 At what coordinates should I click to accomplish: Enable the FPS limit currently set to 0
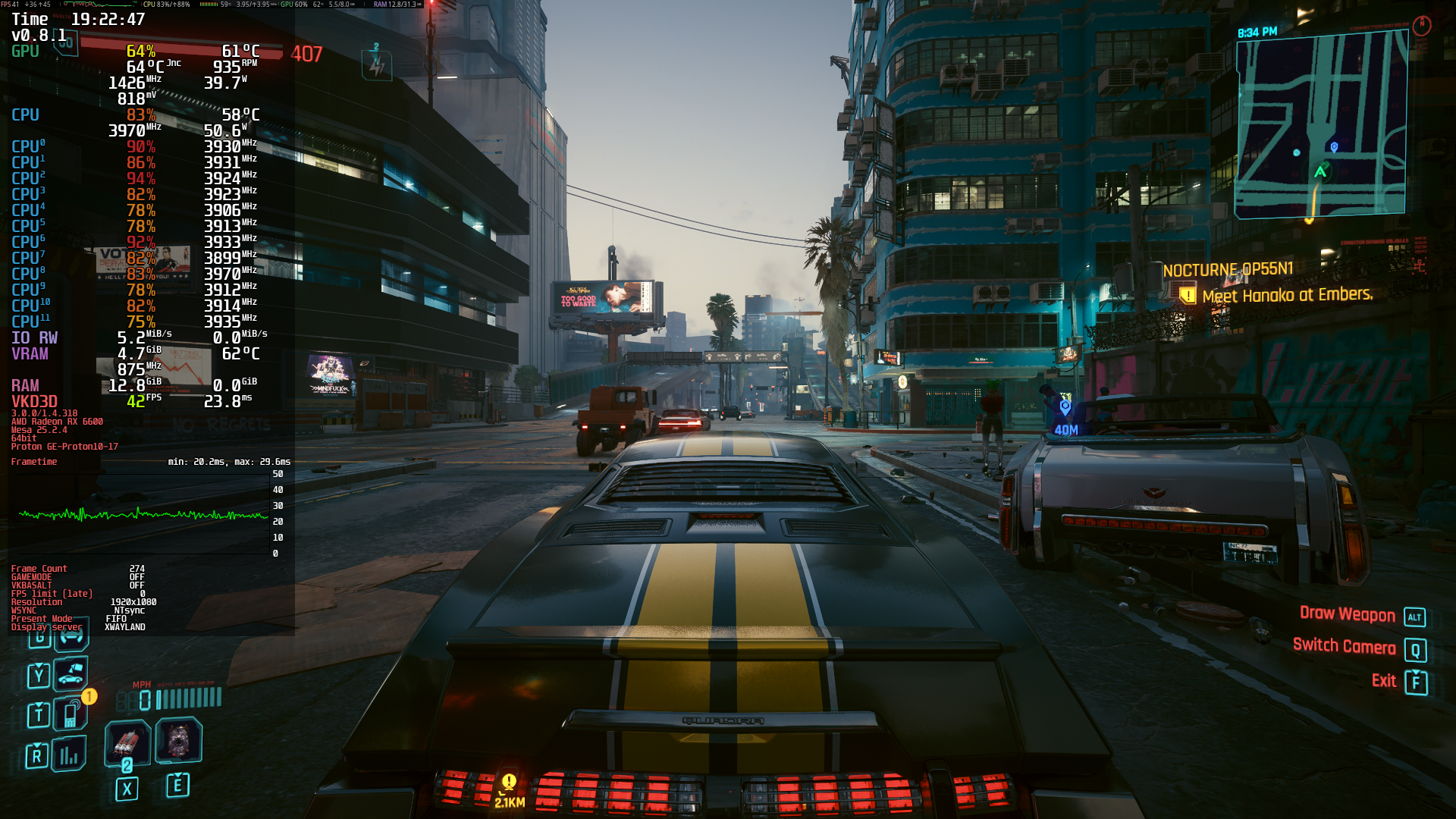(x=53, y=594)
